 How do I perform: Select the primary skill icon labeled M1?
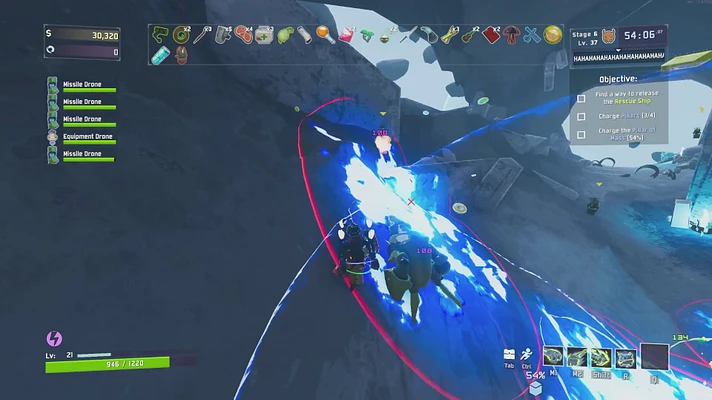[553, 357]
